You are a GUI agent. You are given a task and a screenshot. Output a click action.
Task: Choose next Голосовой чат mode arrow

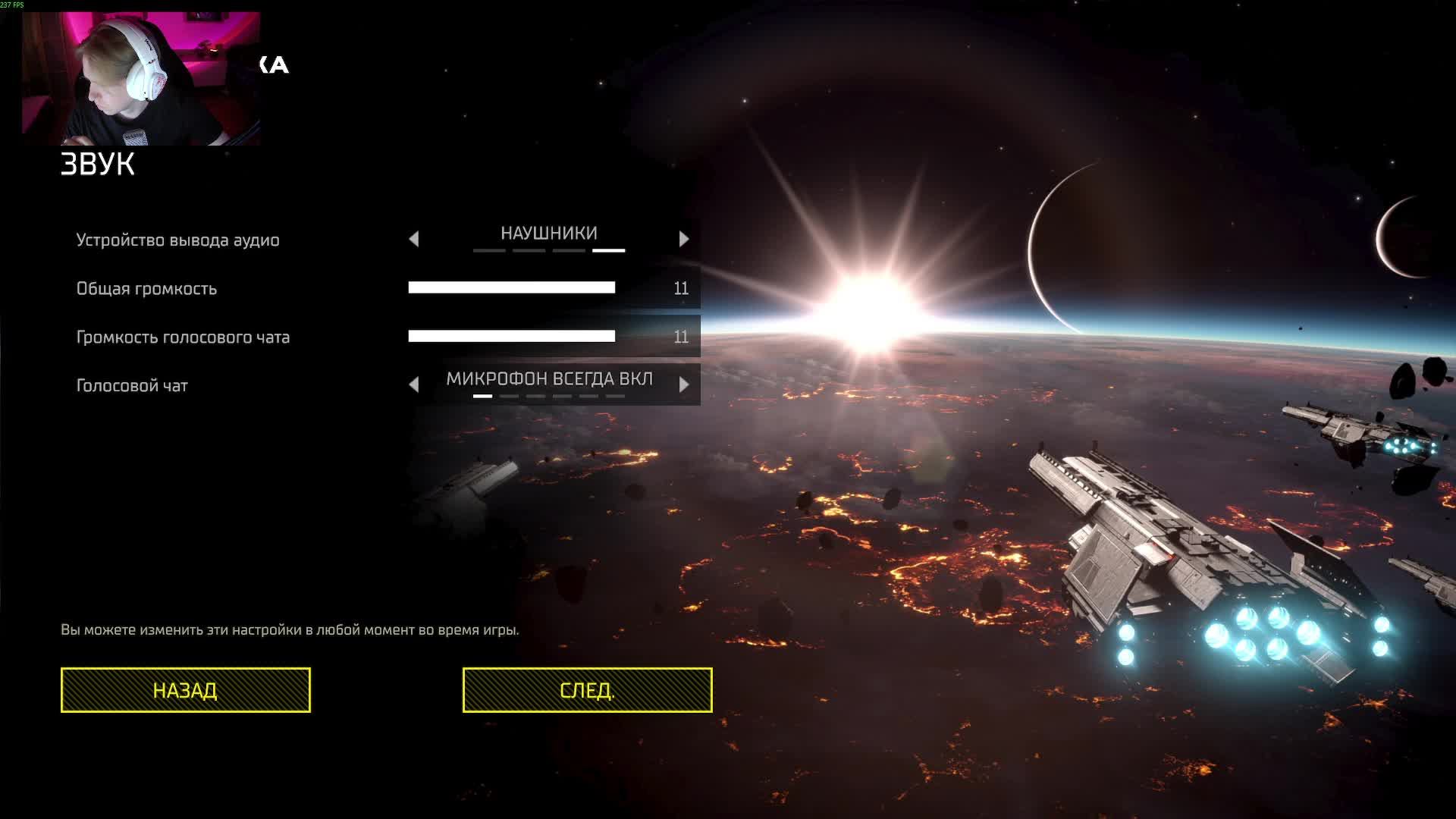coord(684,385)
